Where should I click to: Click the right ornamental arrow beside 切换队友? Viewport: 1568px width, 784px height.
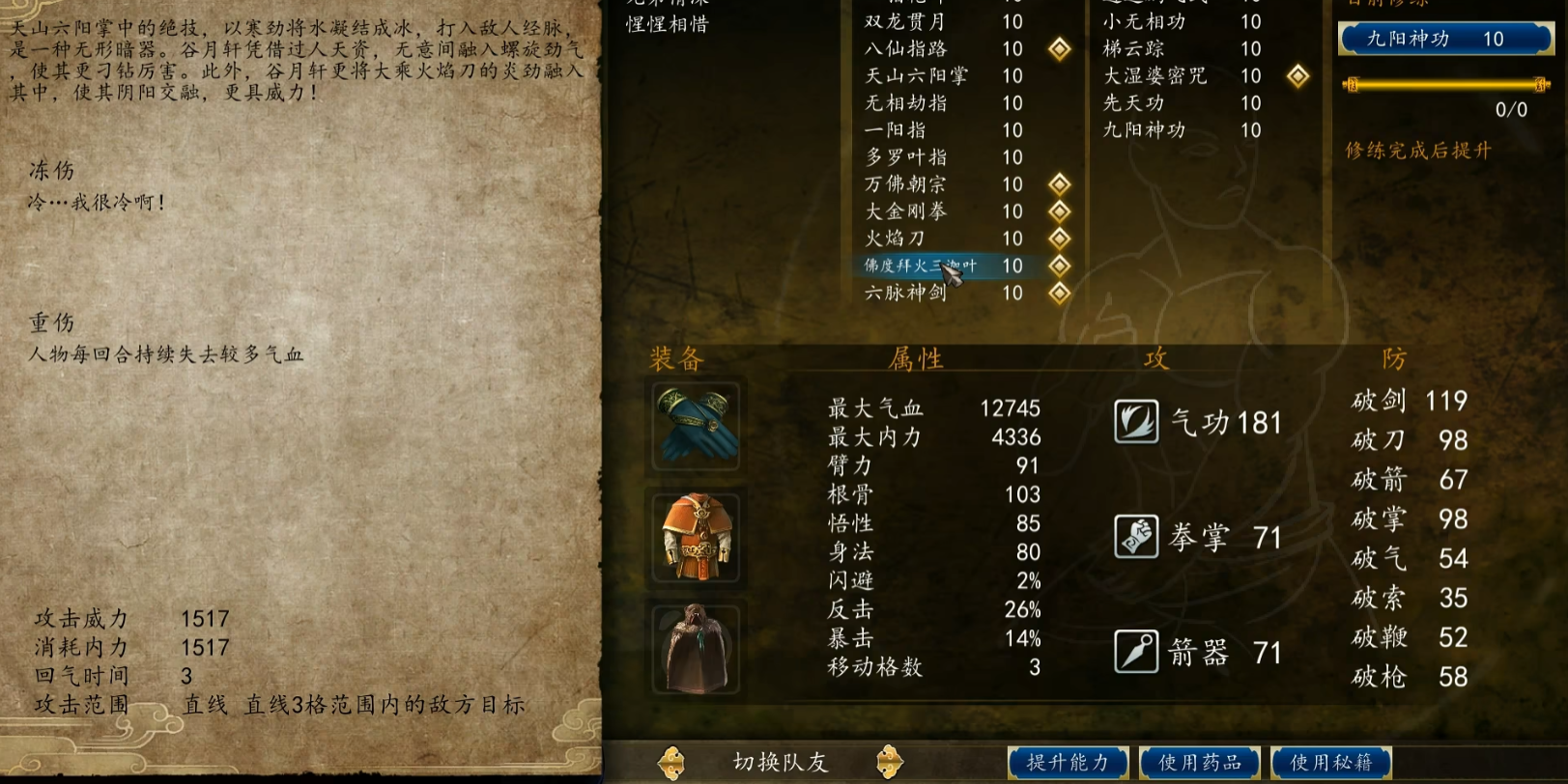(x=890, y=762)
